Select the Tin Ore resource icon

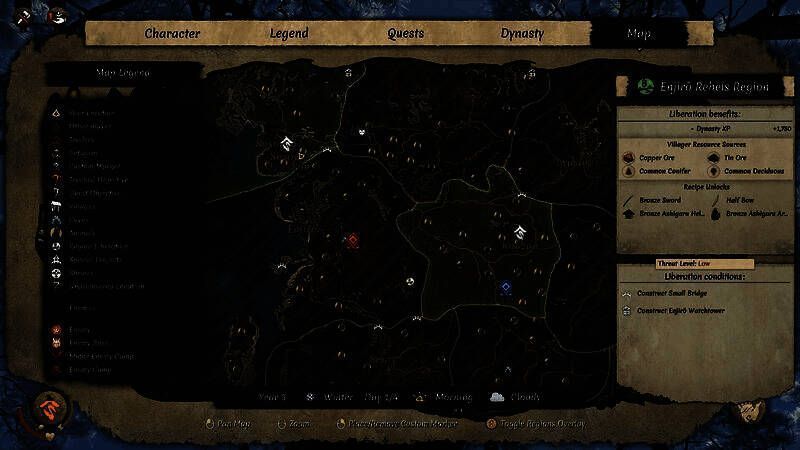coord(714,158)
